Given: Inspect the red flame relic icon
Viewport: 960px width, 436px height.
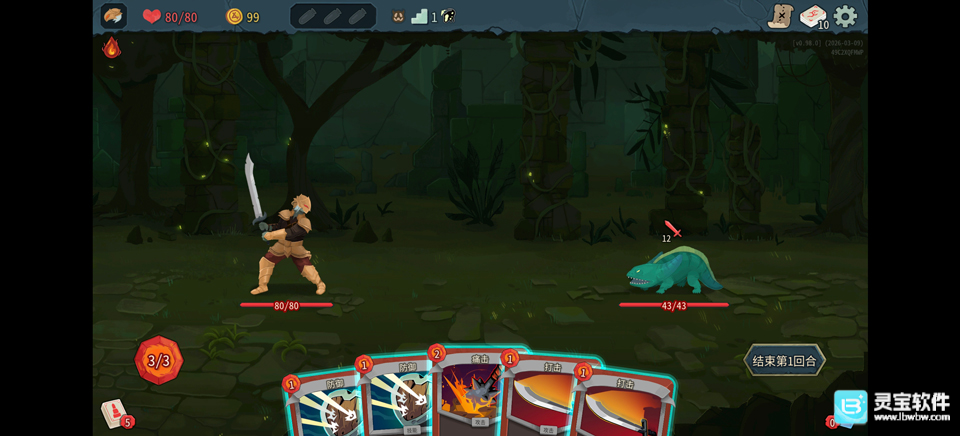Looking at the screenshot, I should pos(112,47).
